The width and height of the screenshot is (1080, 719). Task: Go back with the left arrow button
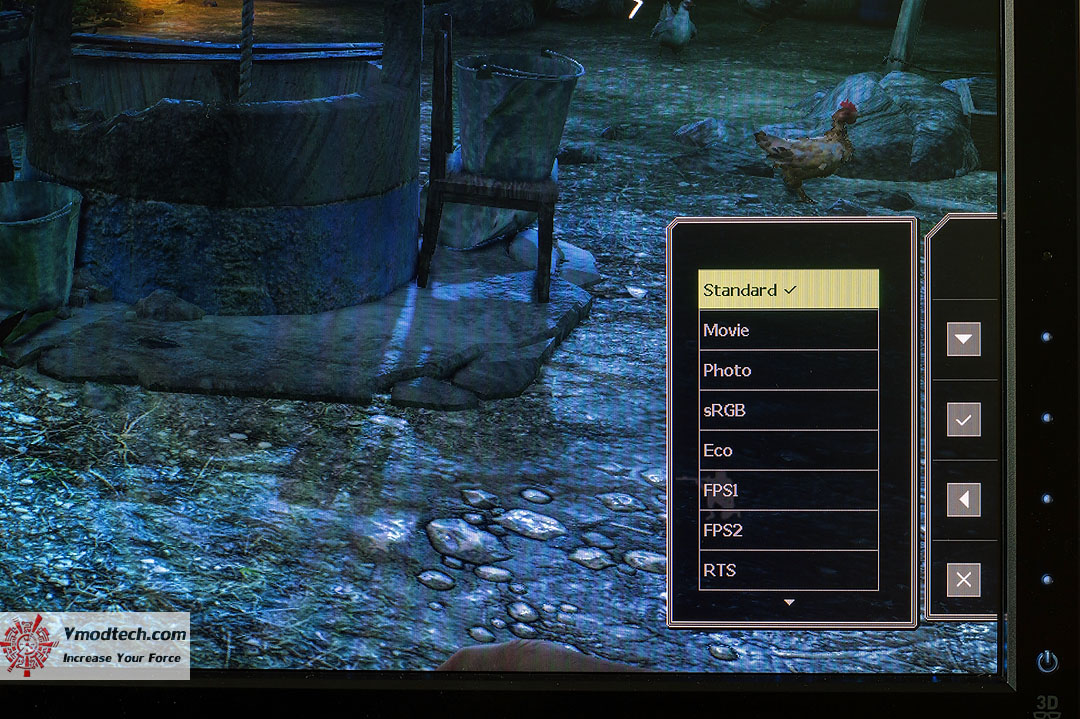(x=963, y=500)
